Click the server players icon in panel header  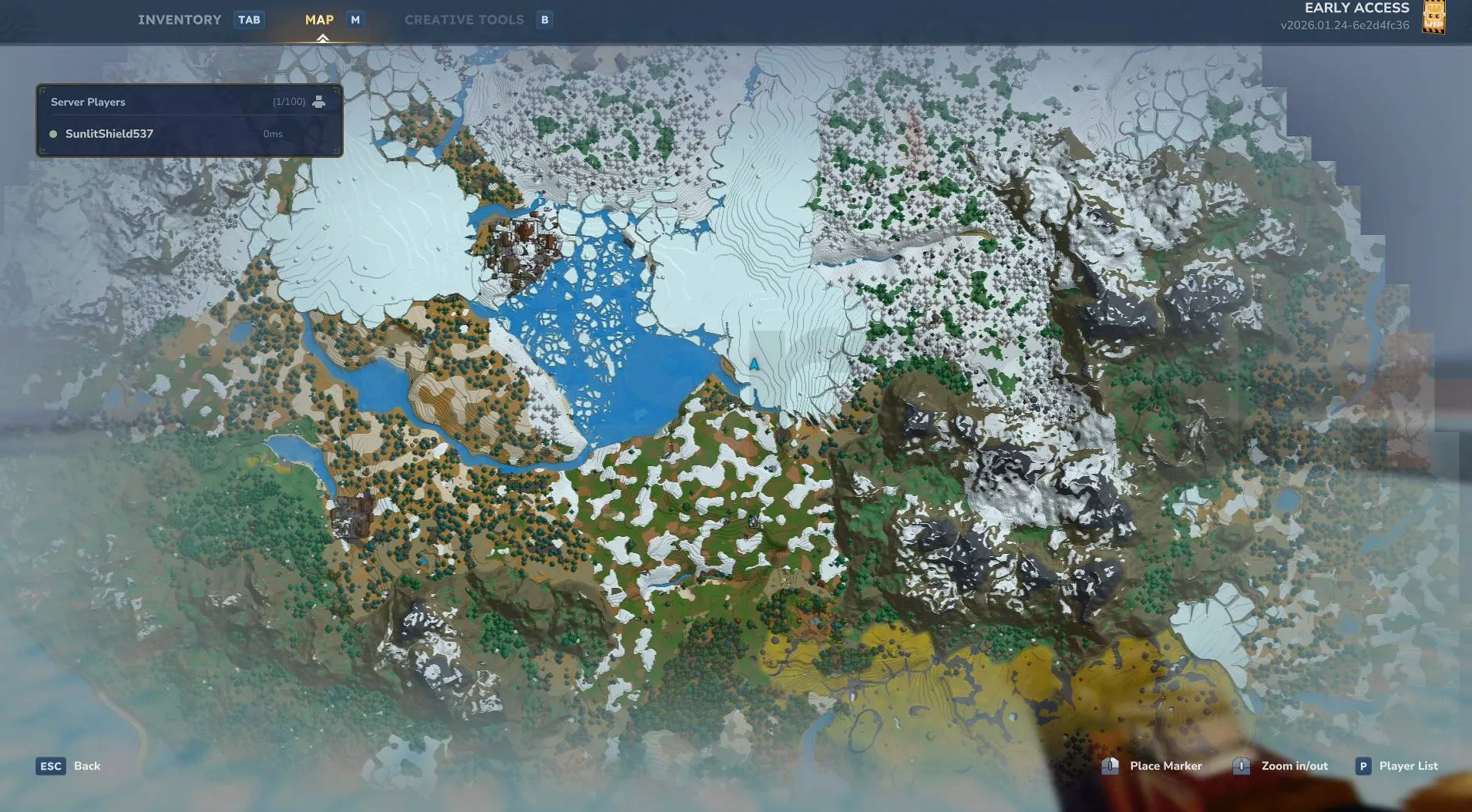(318, 102)
